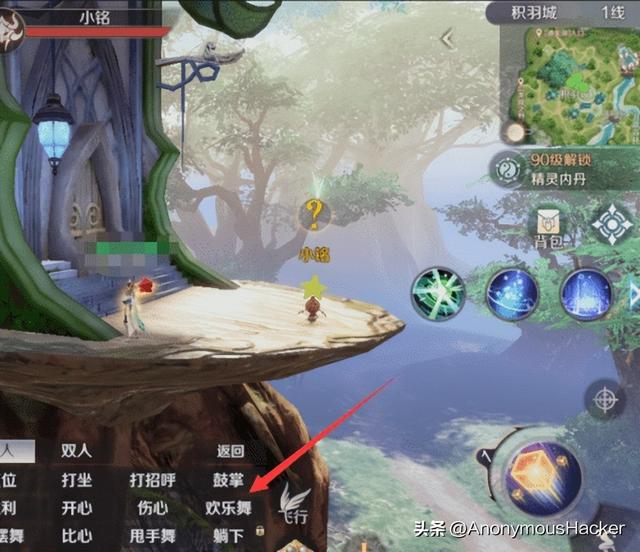Select the 欢乐舞 emote
Viewport: 640px width, 552px height.
click(227, 507)
